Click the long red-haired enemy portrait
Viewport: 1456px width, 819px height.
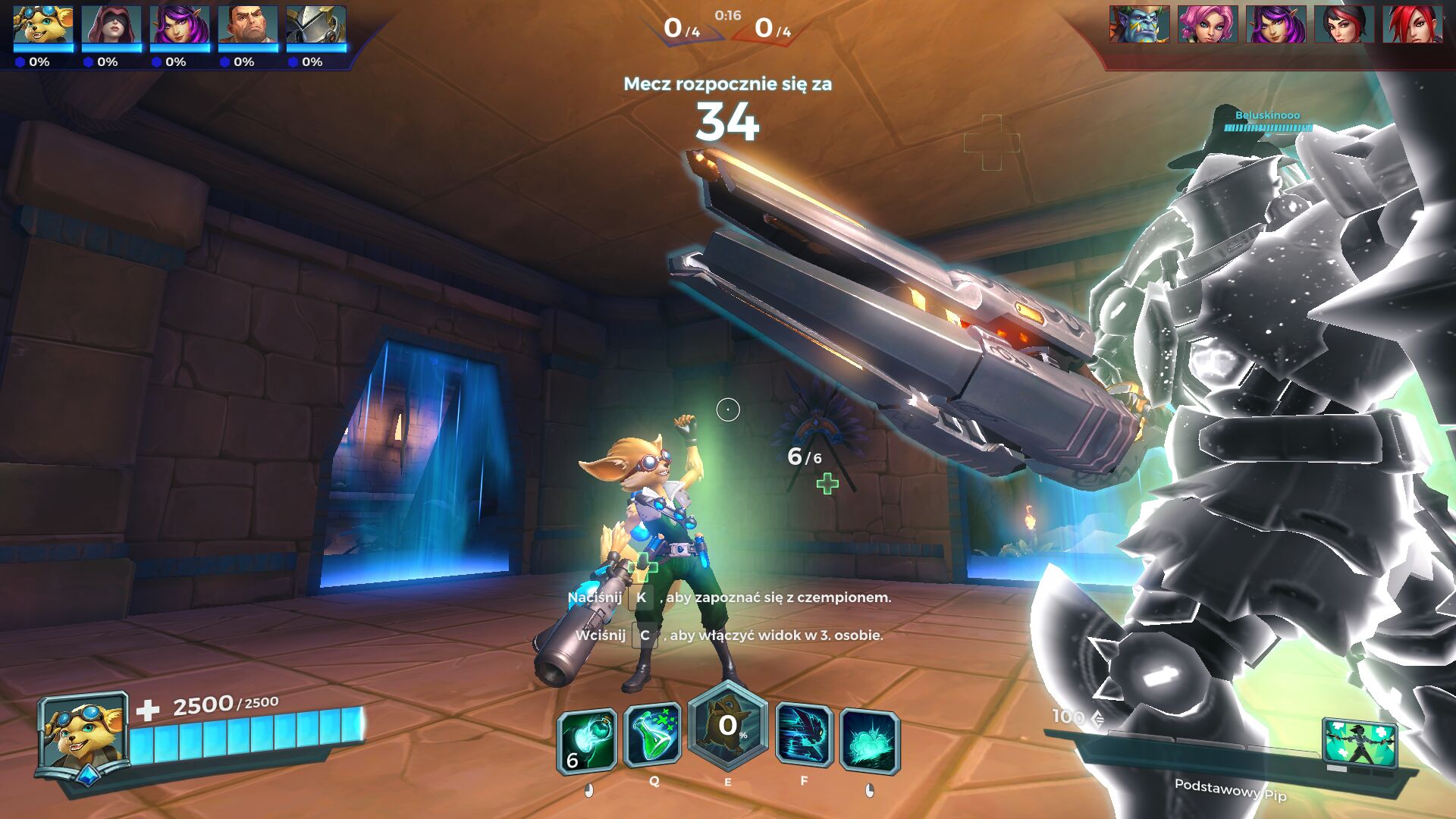click(1412, 24)
